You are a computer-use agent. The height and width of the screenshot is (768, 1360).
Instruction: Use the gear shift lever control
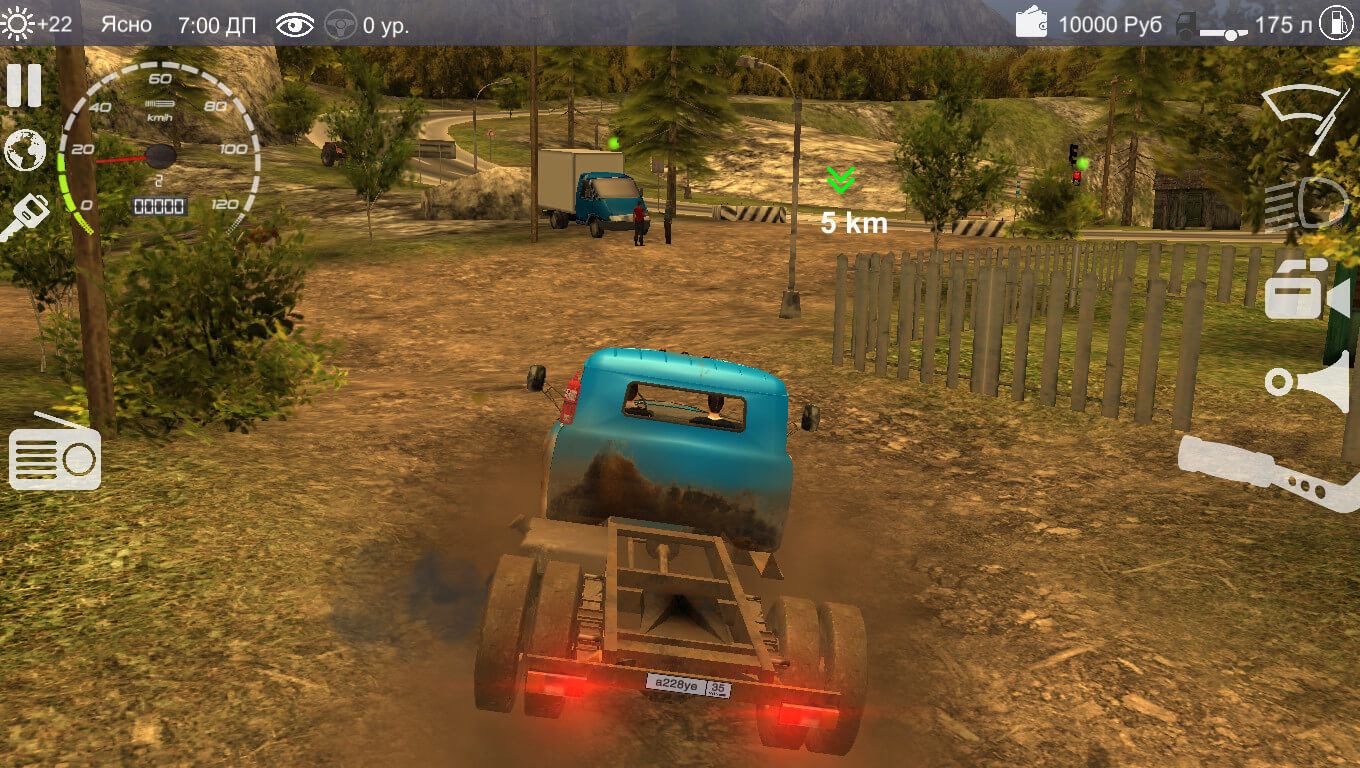tap(1268, 473)
